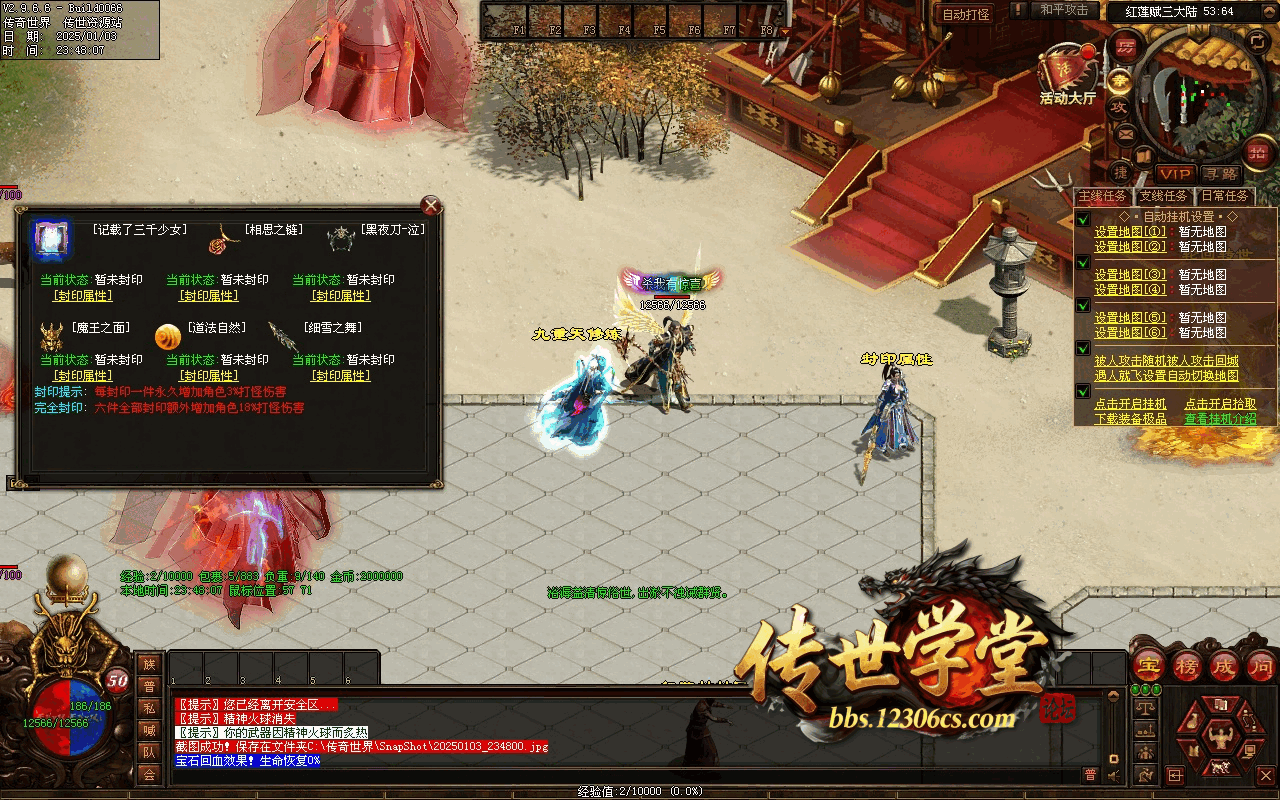Activate 寻路 pathfinding
The image size is (1280, 800).
(1219, 174)
